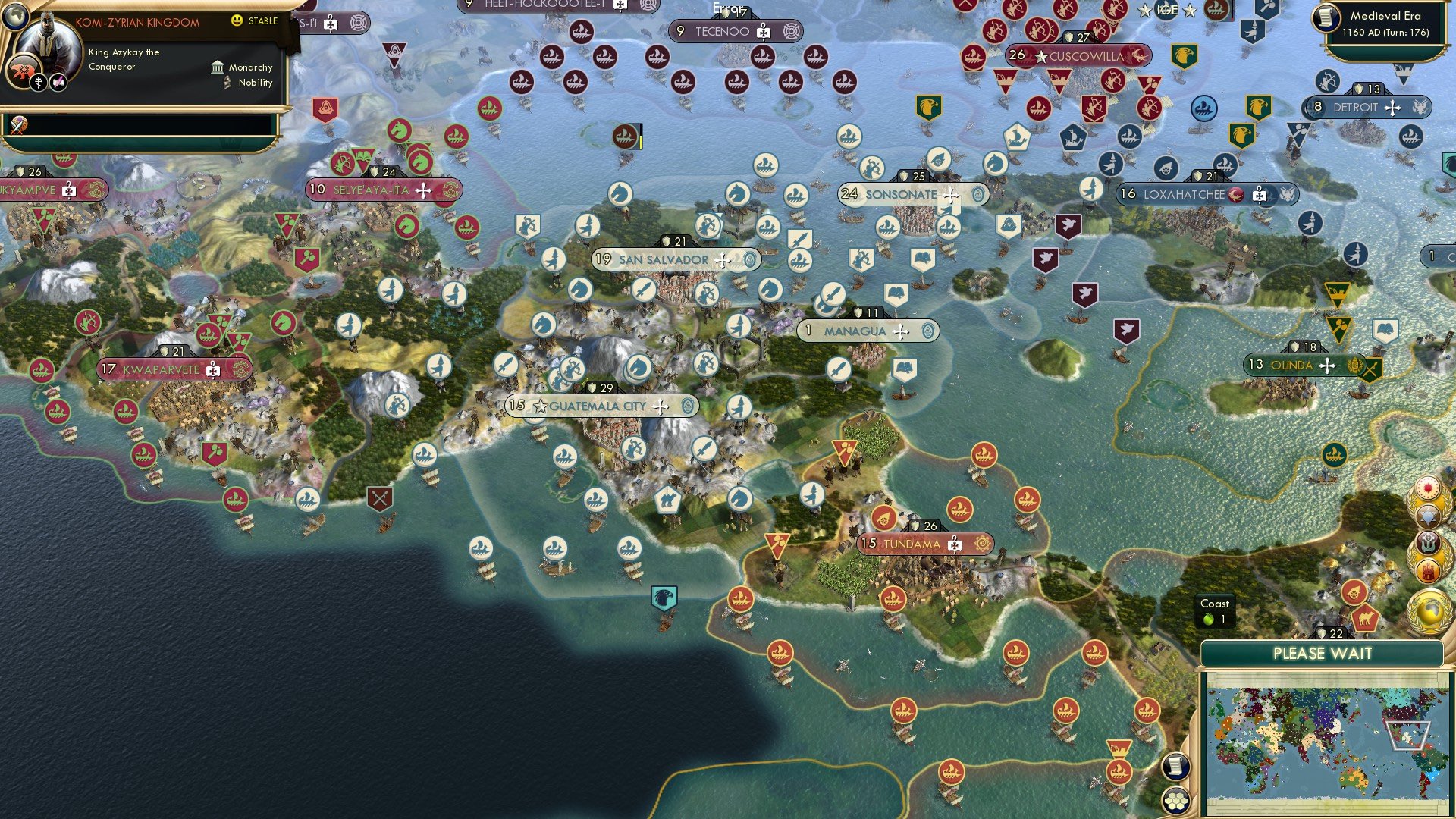The height and width of the screenshot is (819, 1456).
Task: Click the red sunburst notification medallion
Action: 1429,488
